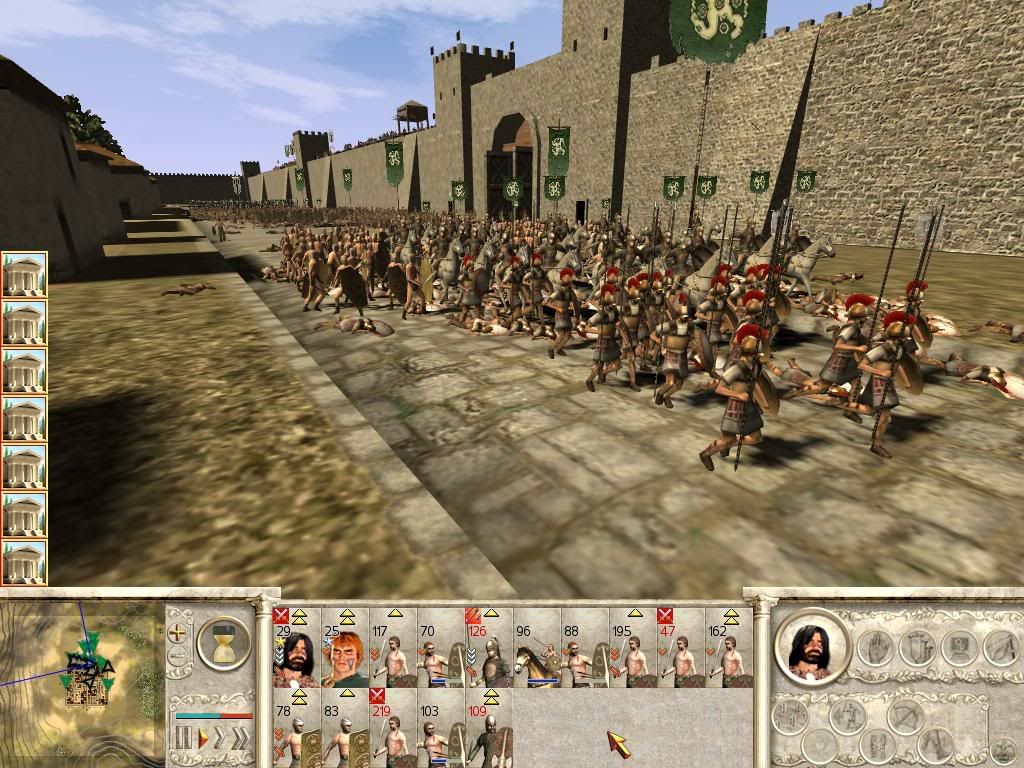The width and height of the screenshot is (1024, 768).
Task: Activate the triple-arrow fastest speed
Action: coord(240,739)
